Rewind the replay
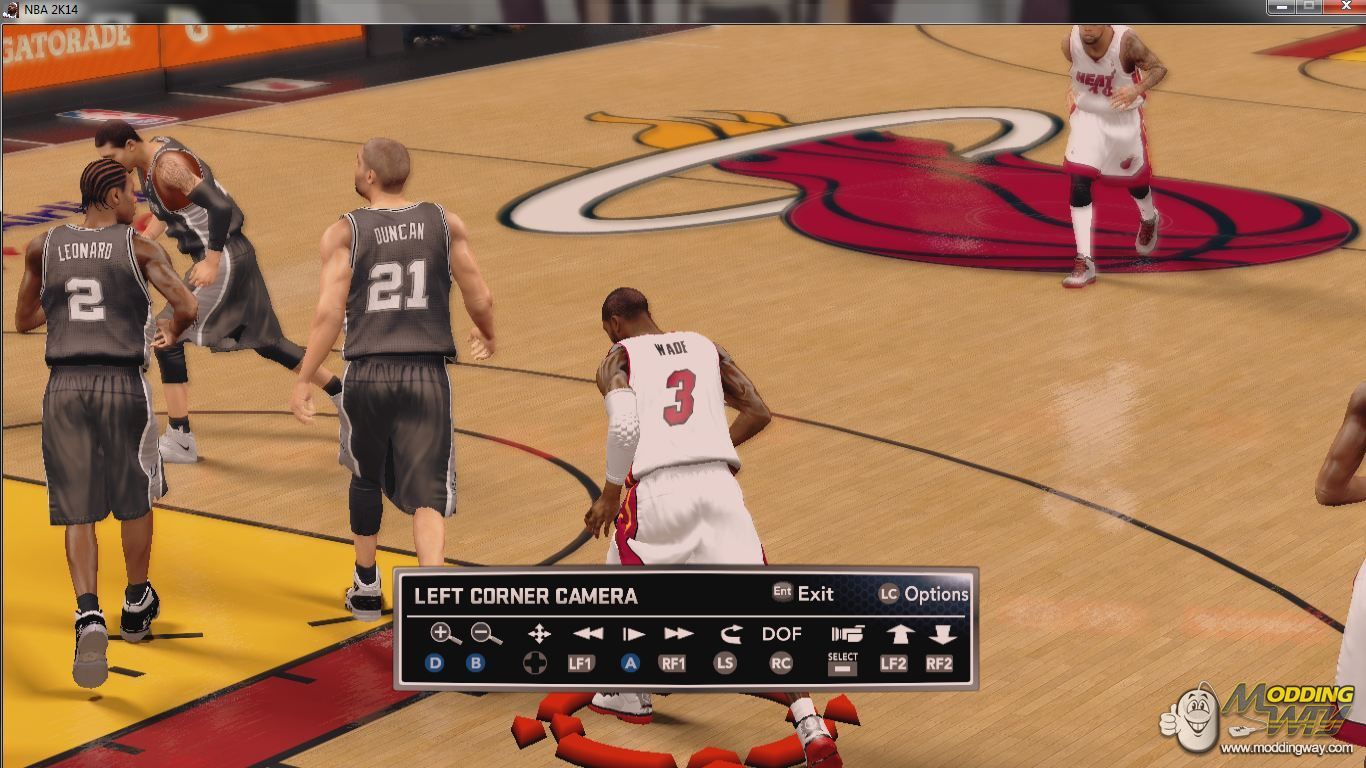Image resolution: width=1366 pixels, height=768 pixels. 588,634
